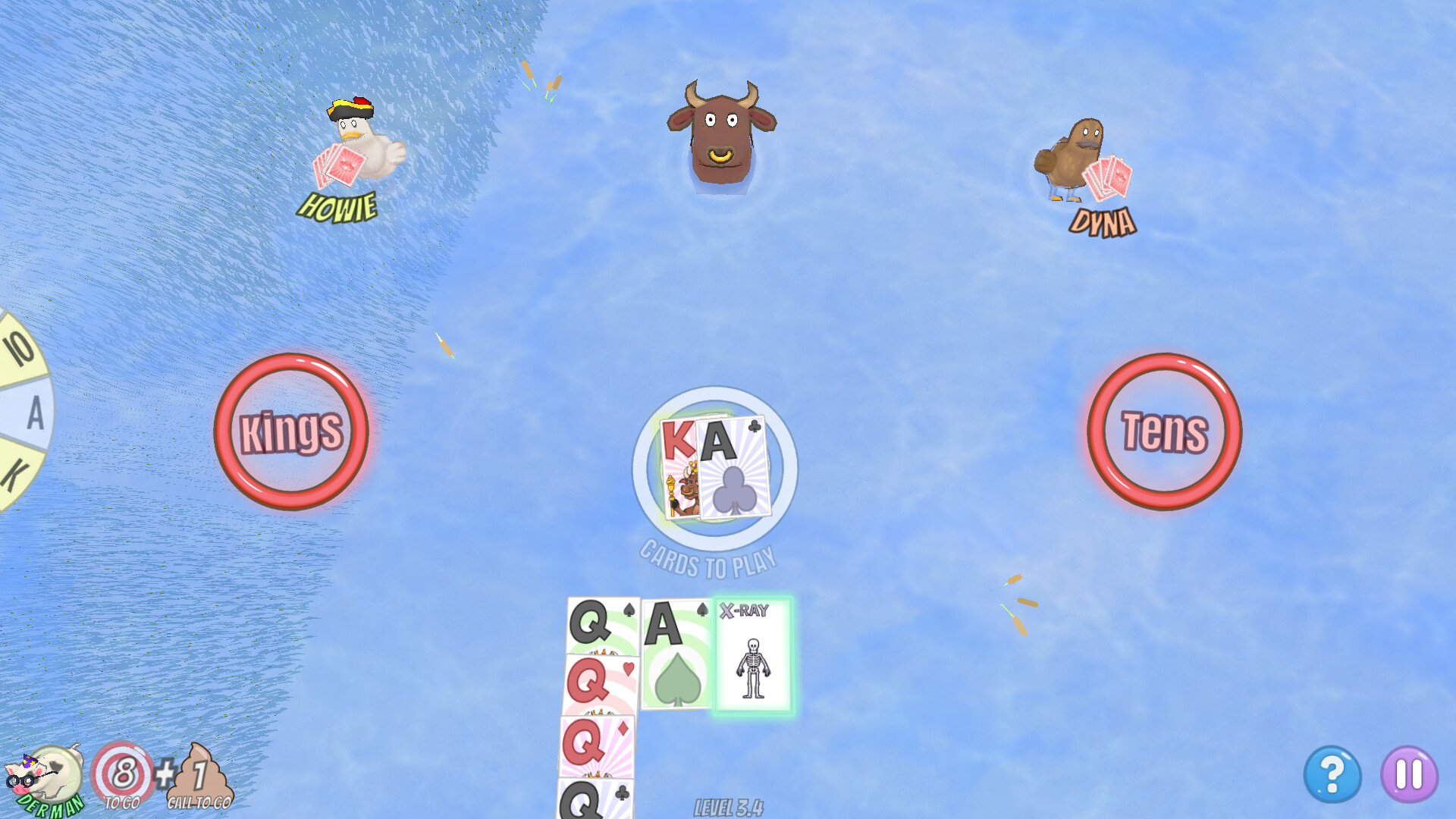1456x819 pixels.
Task: Click the poop-shaped Call To Go icon
Action: 199,772
